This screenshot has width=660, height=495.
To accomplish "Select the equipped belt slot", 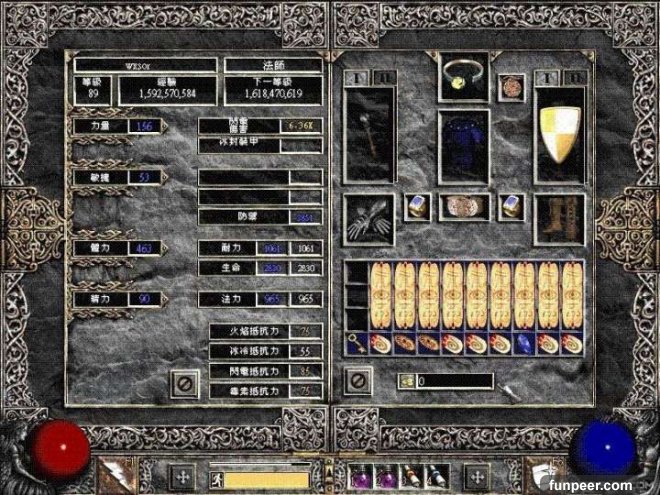I will (x=463, y=207).
